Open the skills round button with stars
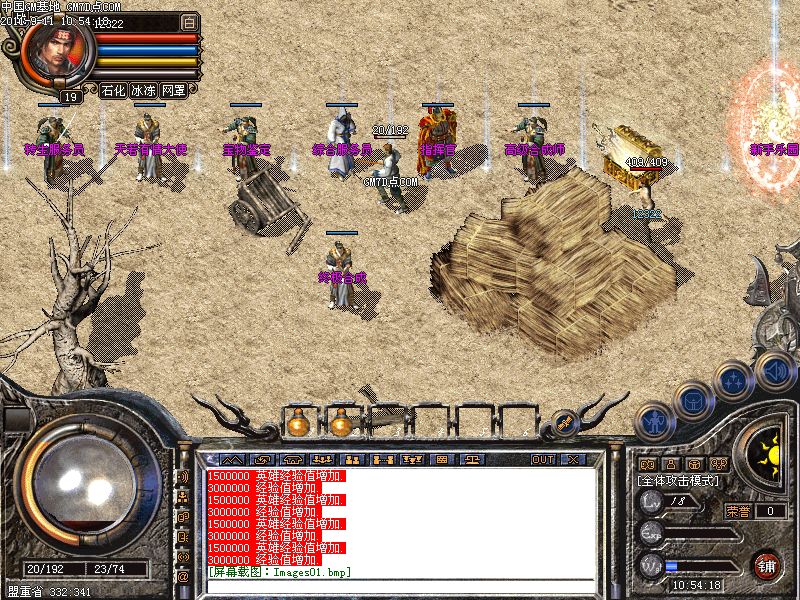This screenshot has width=800, height=600. click(734, 380)
